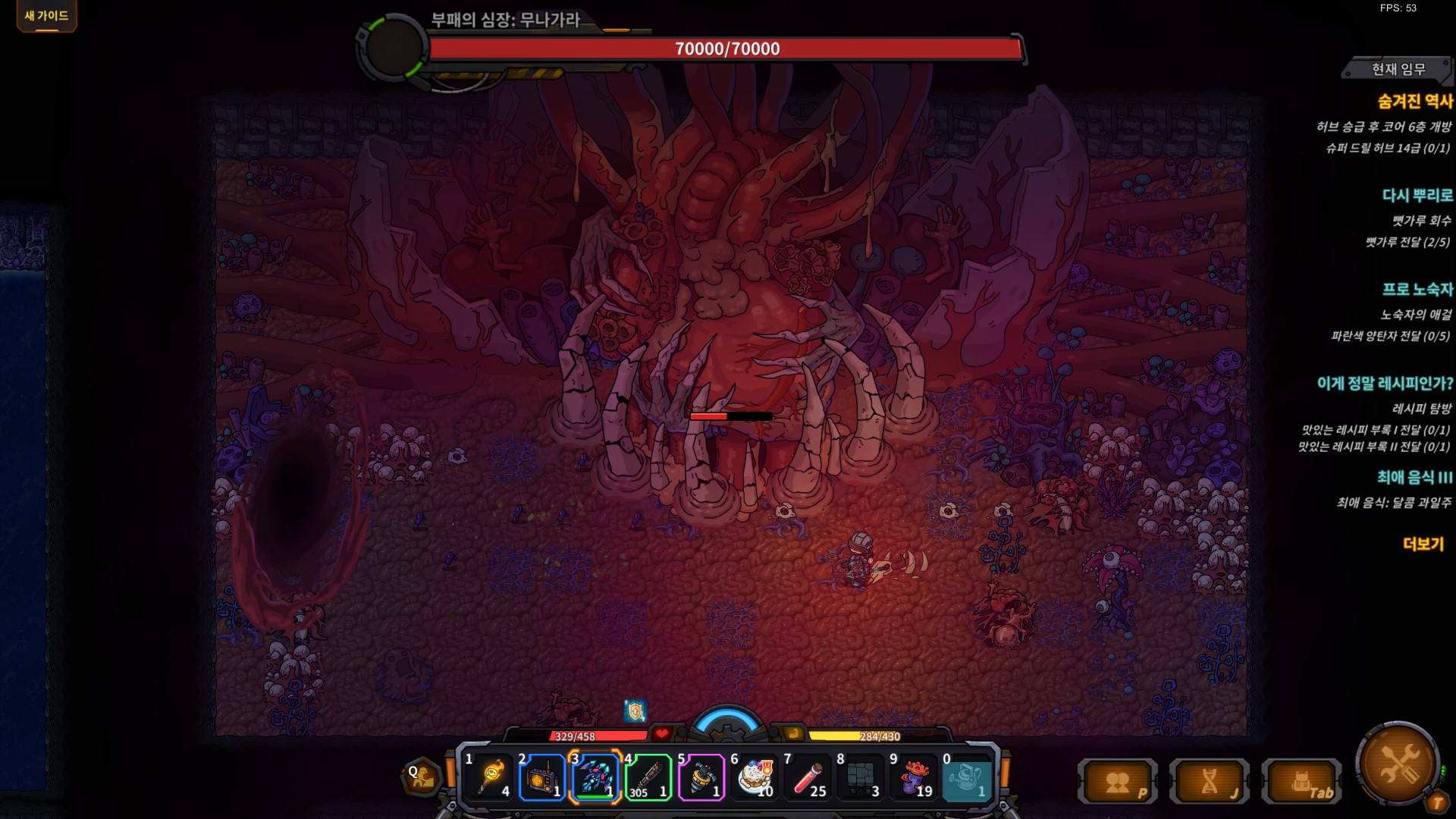This screenshot has height=819, width=1456.
Task: Select the drill tool hotbar slot
Action: point(701,777)
